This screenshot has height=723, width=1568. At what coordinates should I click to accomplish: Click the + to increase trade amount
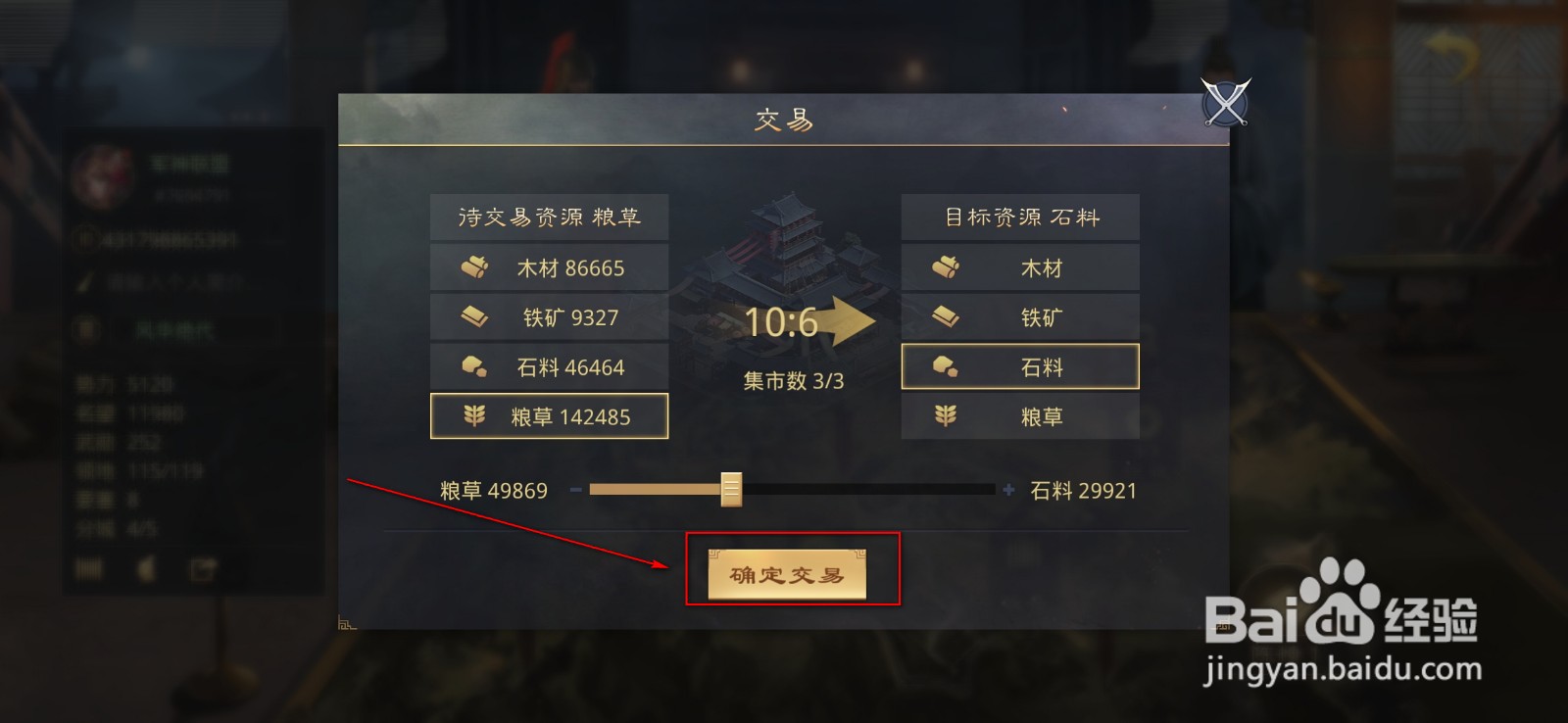coord(1008,488)
